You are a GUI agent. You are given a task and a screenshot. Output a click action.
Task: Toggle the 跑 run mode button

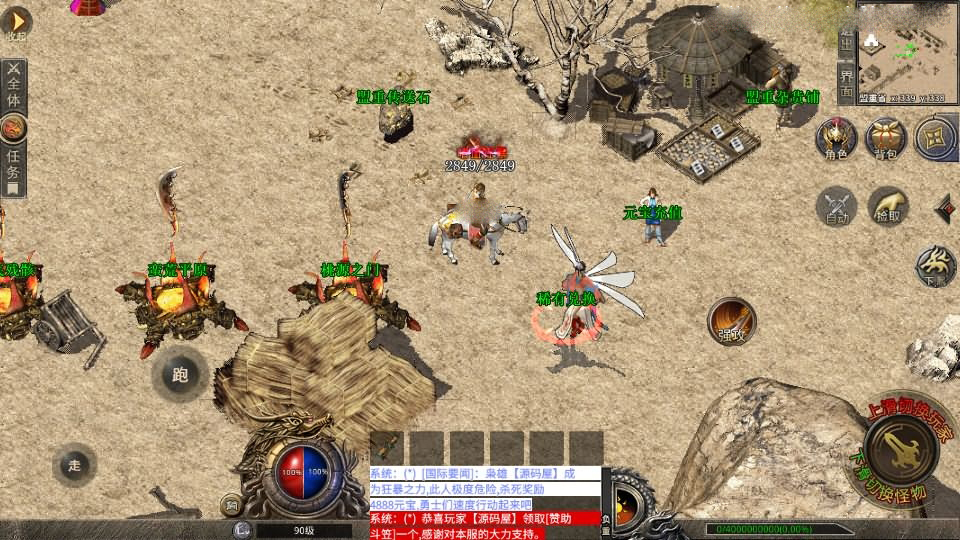pyautogui.click(x=180, y=375)
